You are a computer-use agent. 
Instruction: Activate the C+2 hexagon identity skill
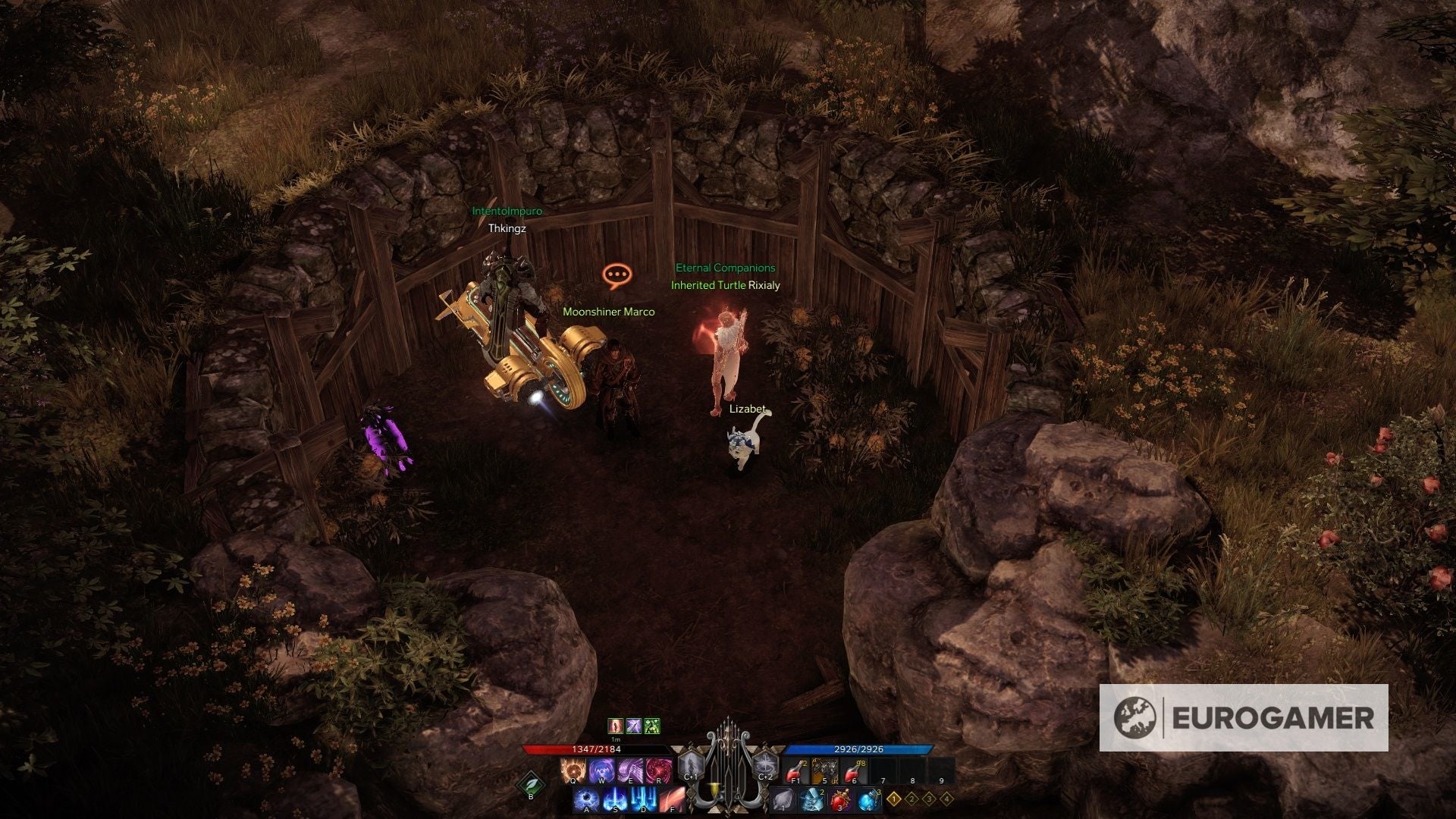pyautogui.click(x=765, y=767)
